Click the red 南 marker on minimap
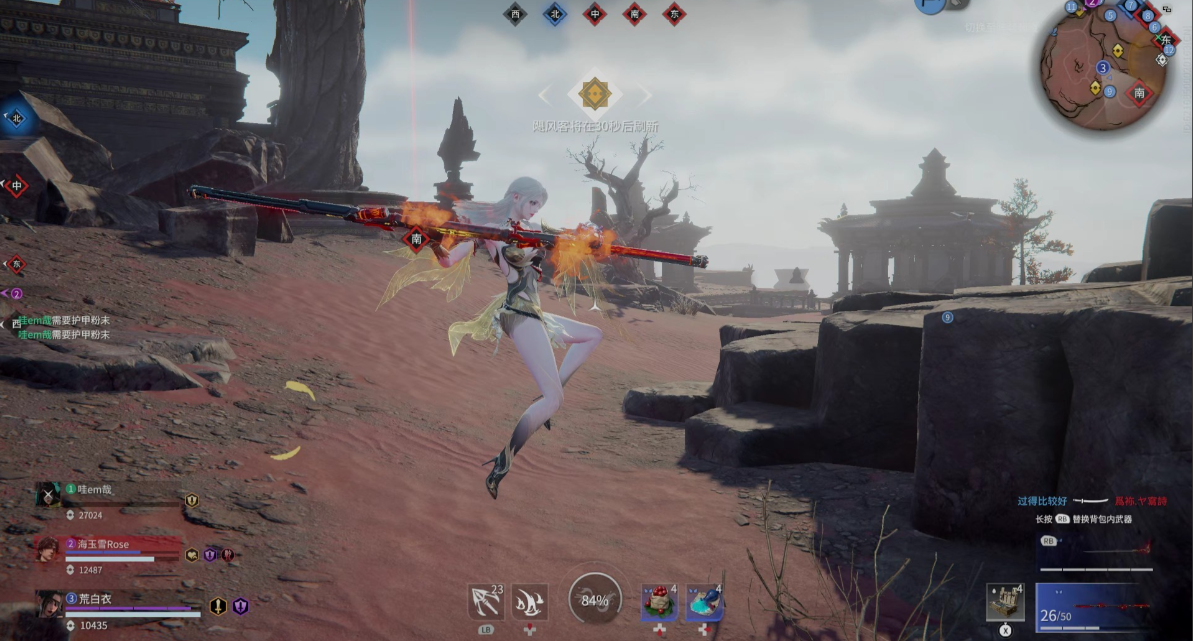Viewport: 1193px width, 641px height. [1138, 94]
